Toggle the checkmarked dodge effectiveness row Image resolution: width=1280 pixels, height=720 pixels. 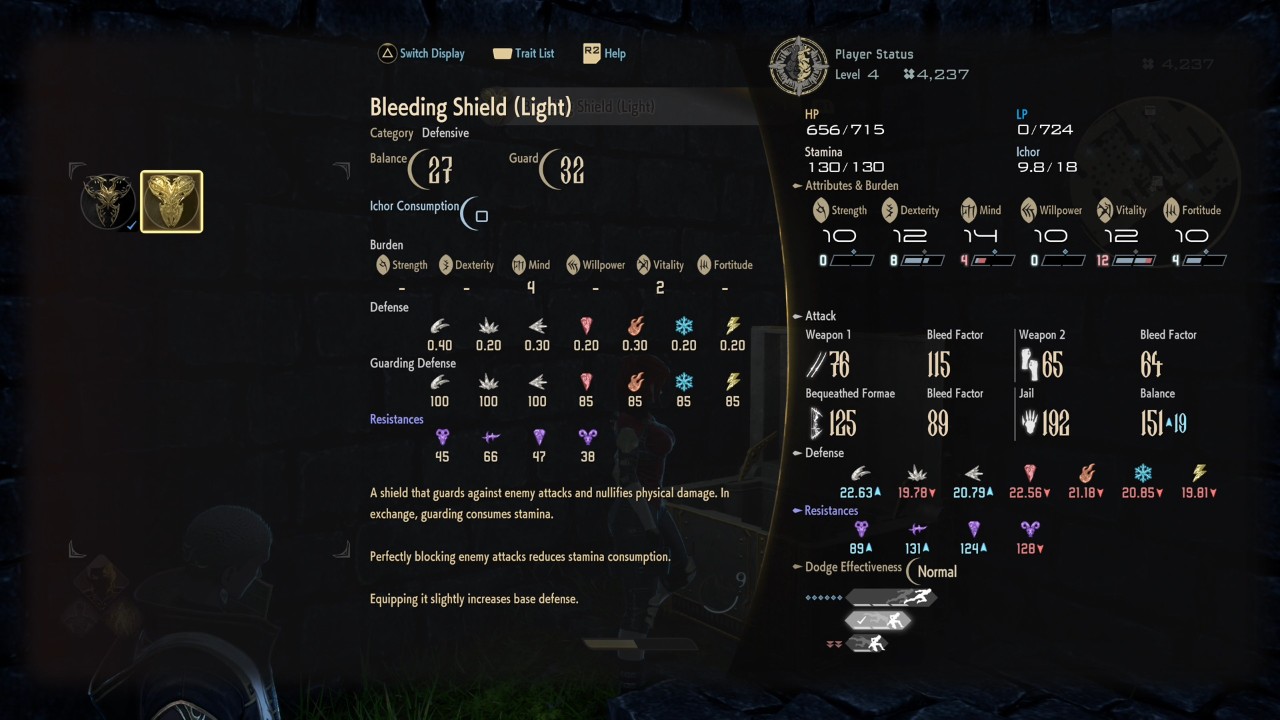pos(877,620)
